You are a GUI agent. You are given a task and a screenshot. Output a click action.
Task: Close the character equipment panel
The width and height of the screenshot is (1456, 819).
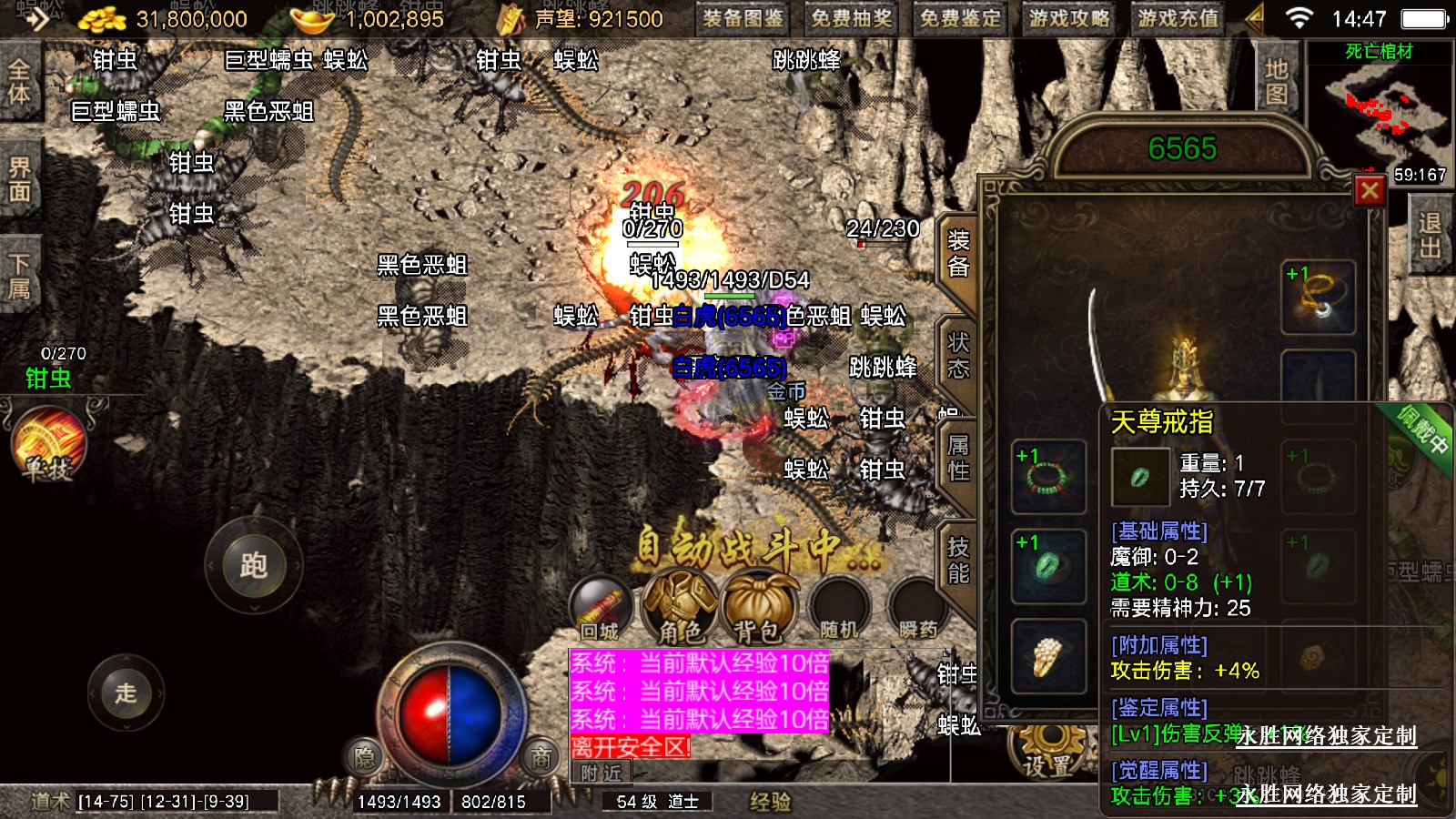[x=1370, y=190]
